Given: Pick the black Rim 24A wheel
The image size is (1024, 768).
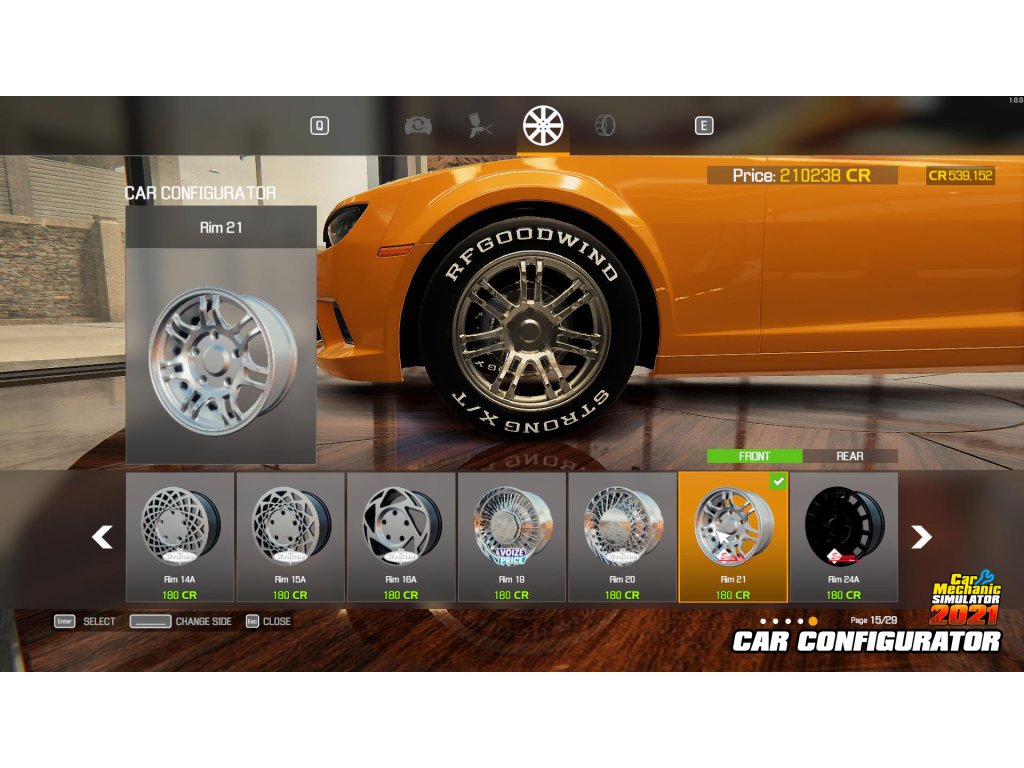Looking at the screenshot, I should point(844,537).
